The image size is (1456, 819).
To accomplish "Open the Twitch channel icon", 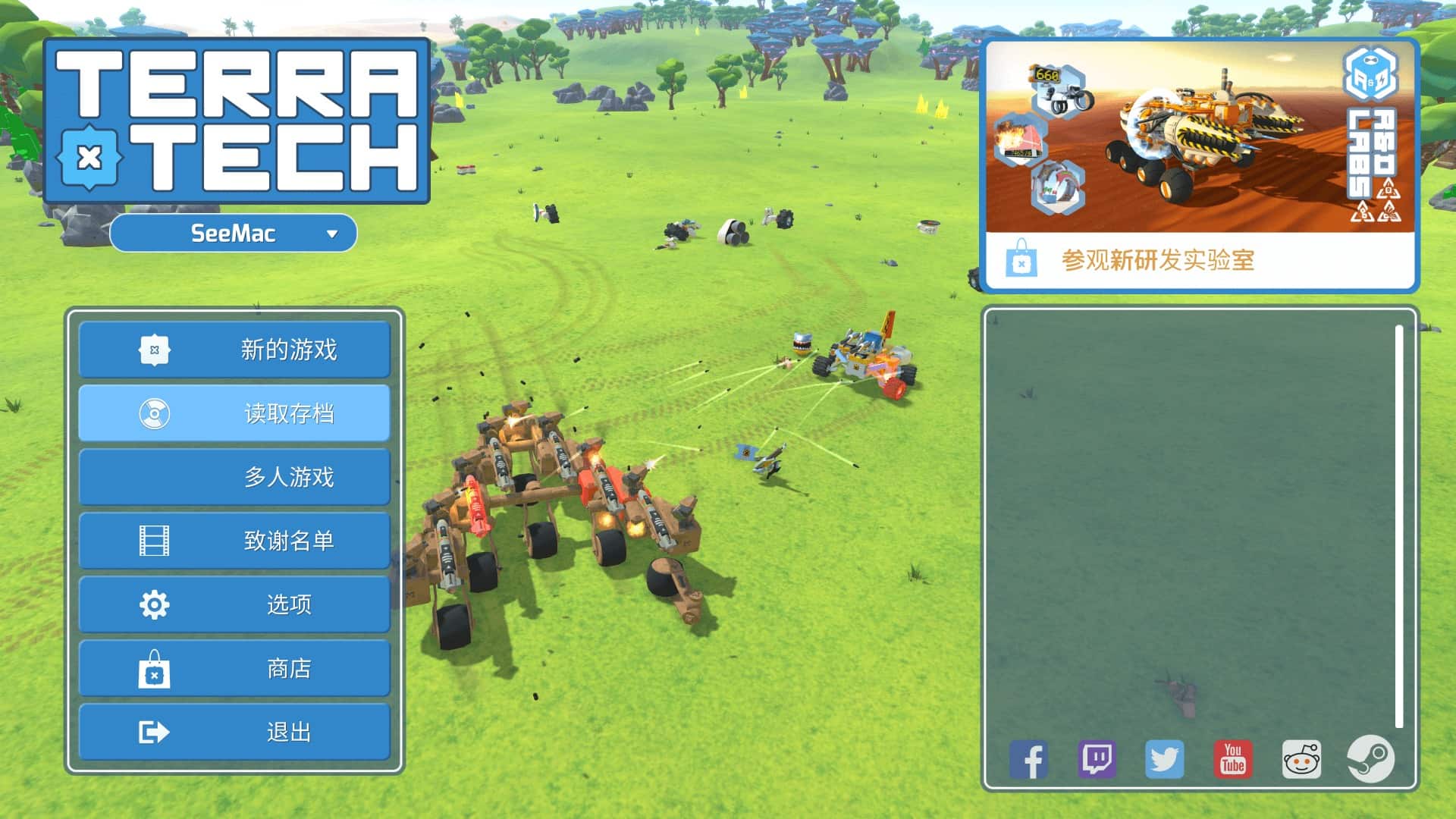I will (1097, 759).
